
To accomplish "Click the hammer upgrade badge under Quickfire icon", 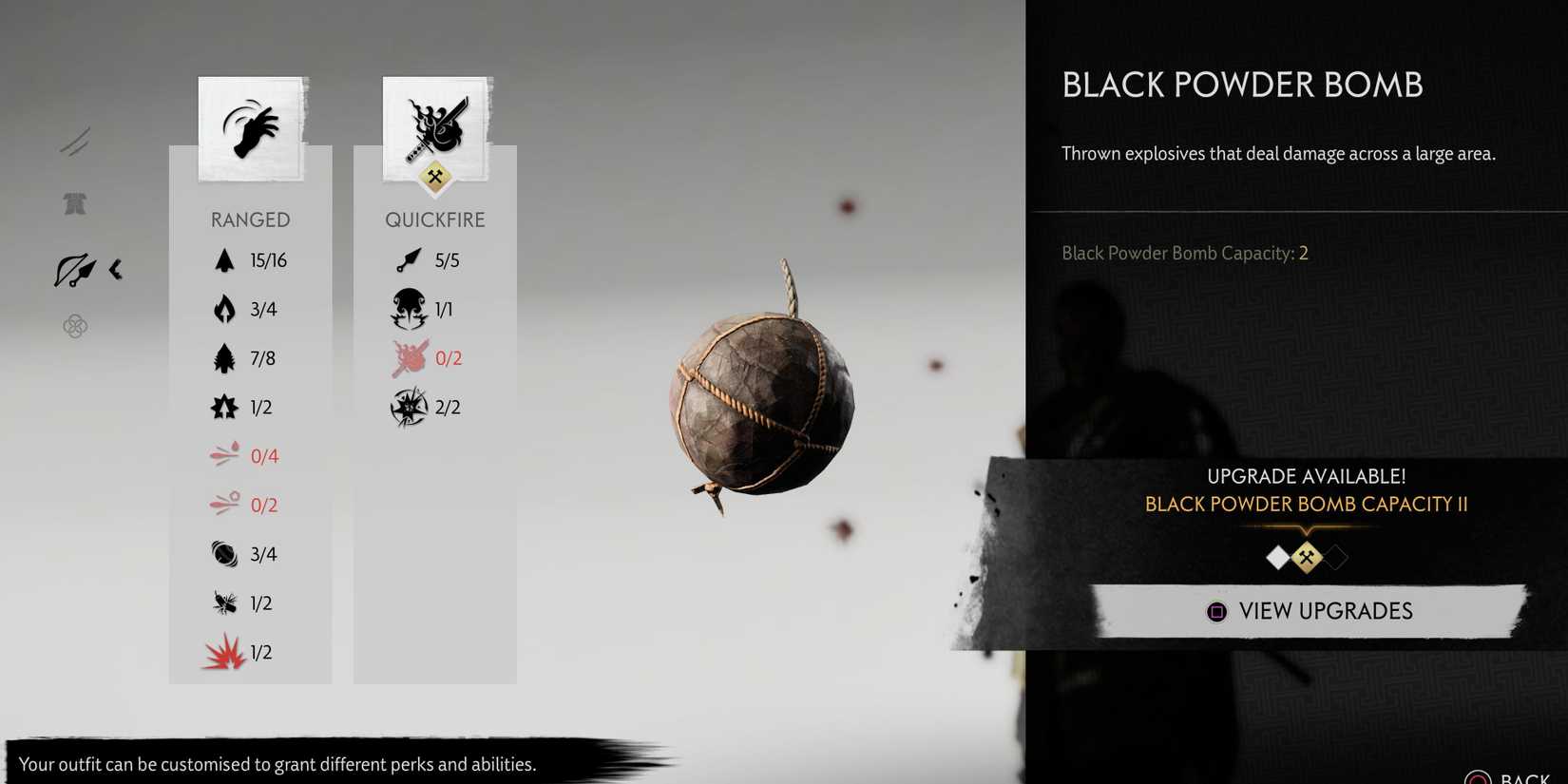I will point(435,178).
